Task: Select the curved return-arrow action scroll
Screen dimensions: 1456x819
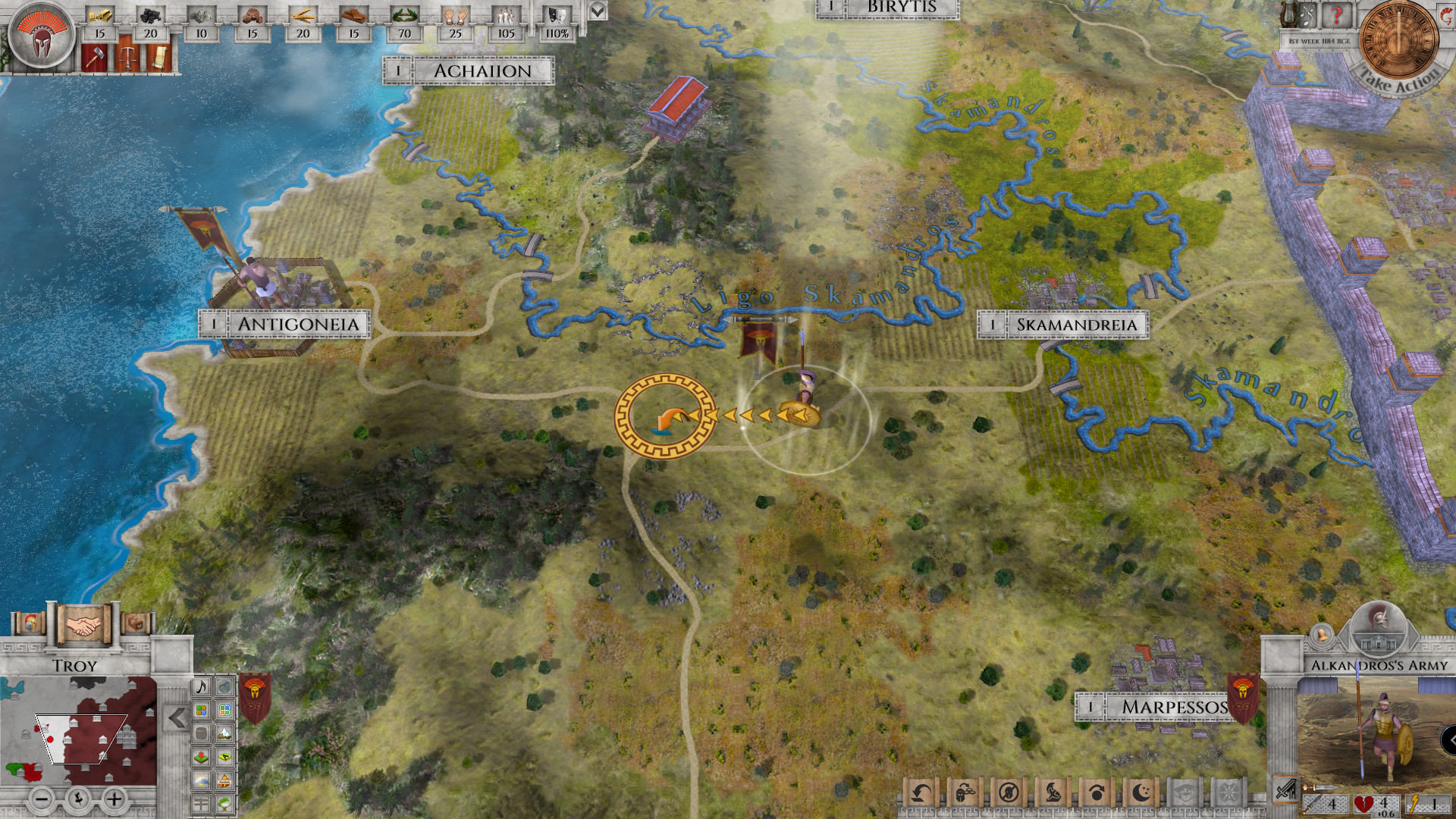Action: [x=921, y=792]
